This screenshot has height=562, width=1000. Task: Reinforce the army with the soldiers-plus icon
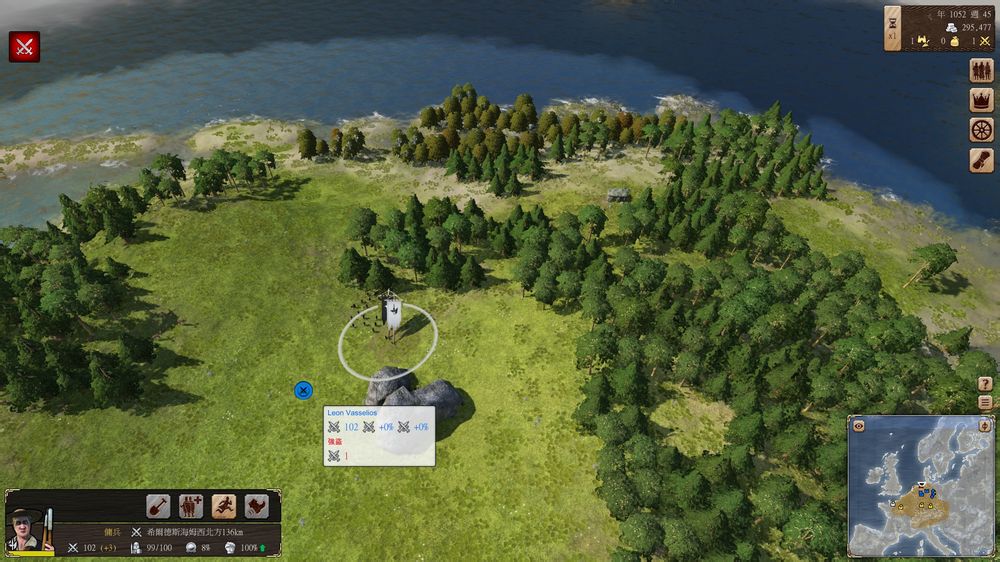pyautogui.click(x=191, y=506)
